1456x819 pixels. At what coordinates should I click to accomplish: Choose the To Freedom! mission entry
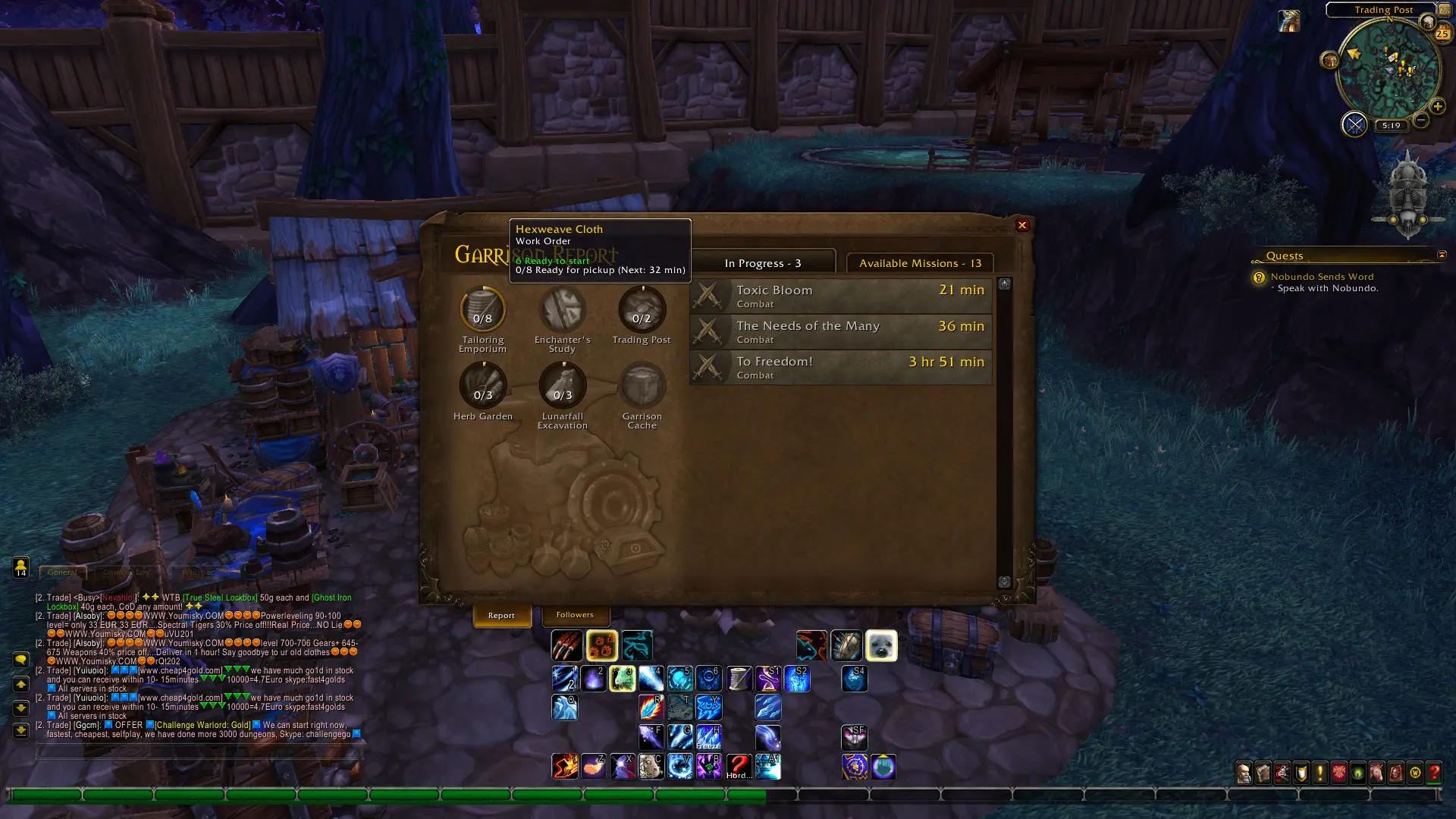click(840, 367)
